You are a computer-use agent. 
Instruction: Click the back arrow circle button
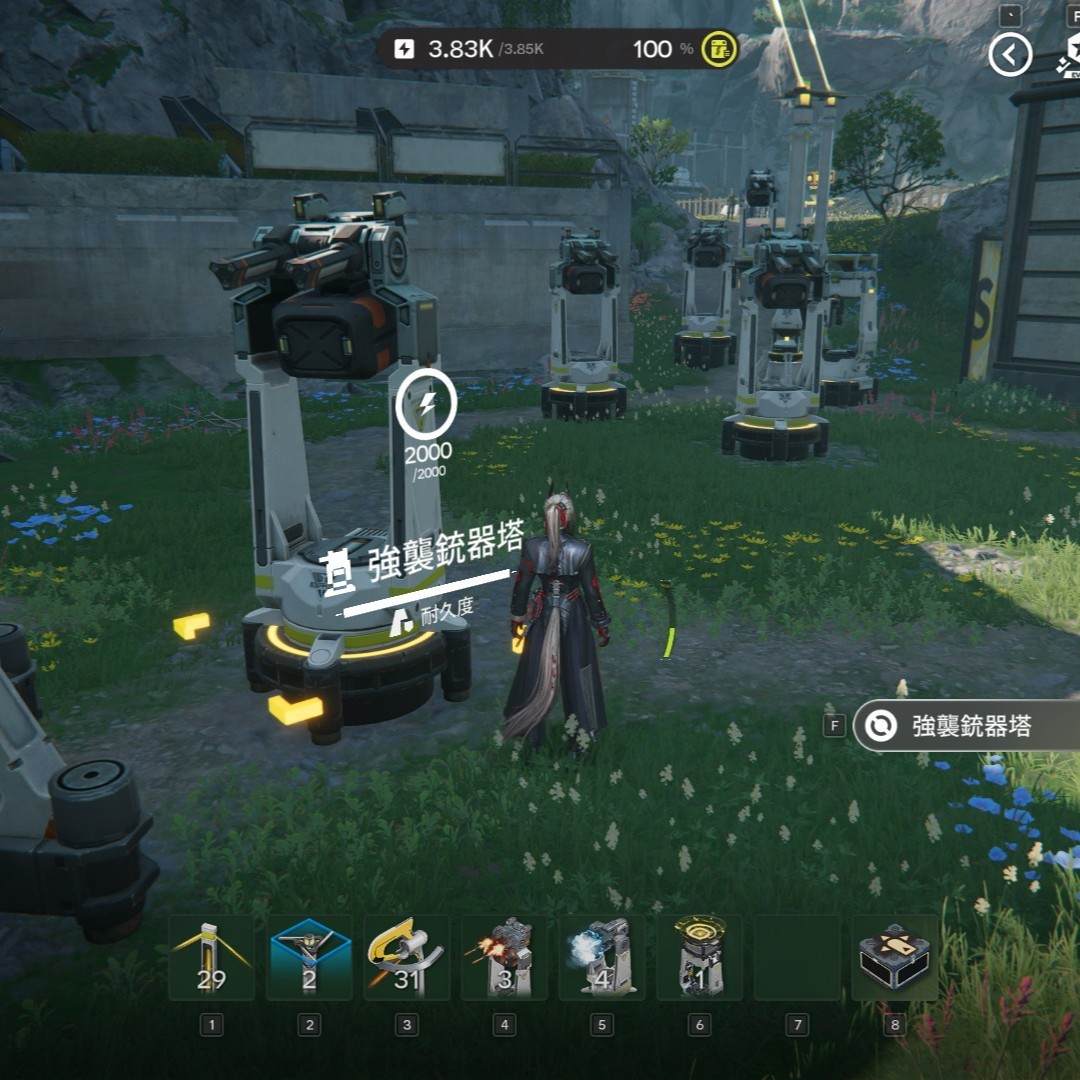[x=1010, y=56]
